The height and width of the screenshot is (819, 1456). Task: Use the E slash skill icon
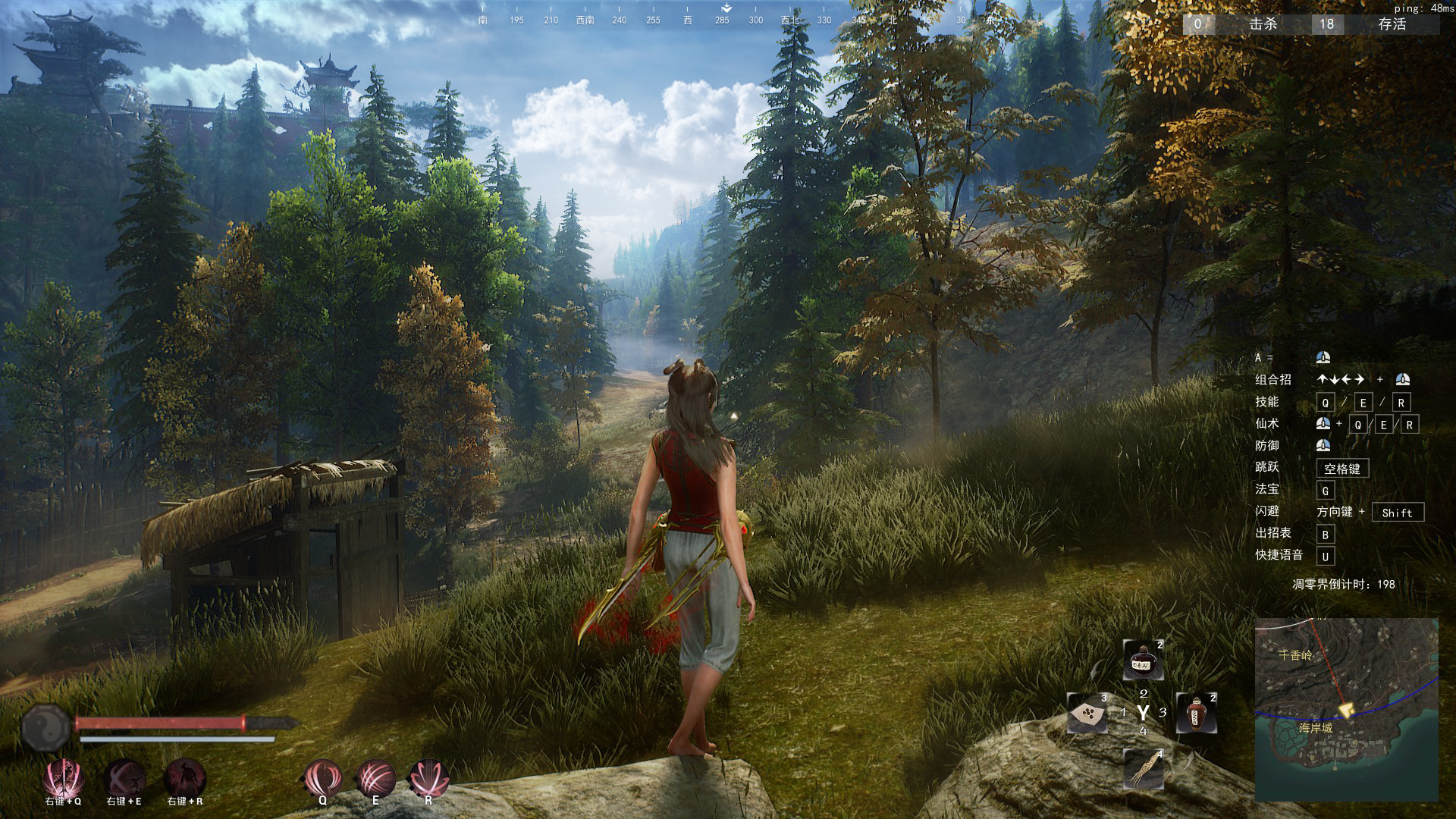click(x=375, y=778)
